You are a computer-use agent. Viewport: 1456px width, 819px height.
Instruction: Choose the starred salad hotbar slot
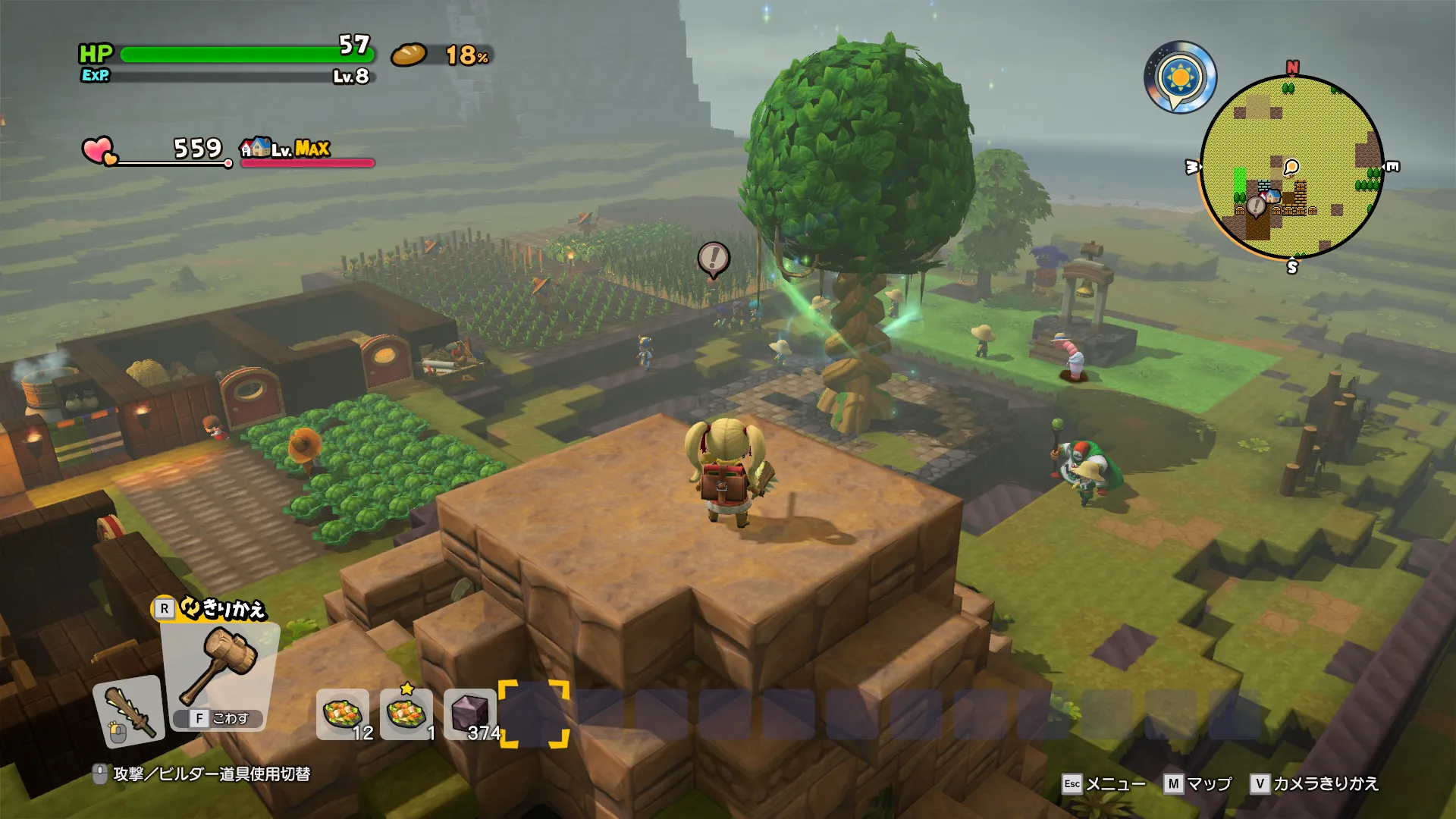(406, 714)
